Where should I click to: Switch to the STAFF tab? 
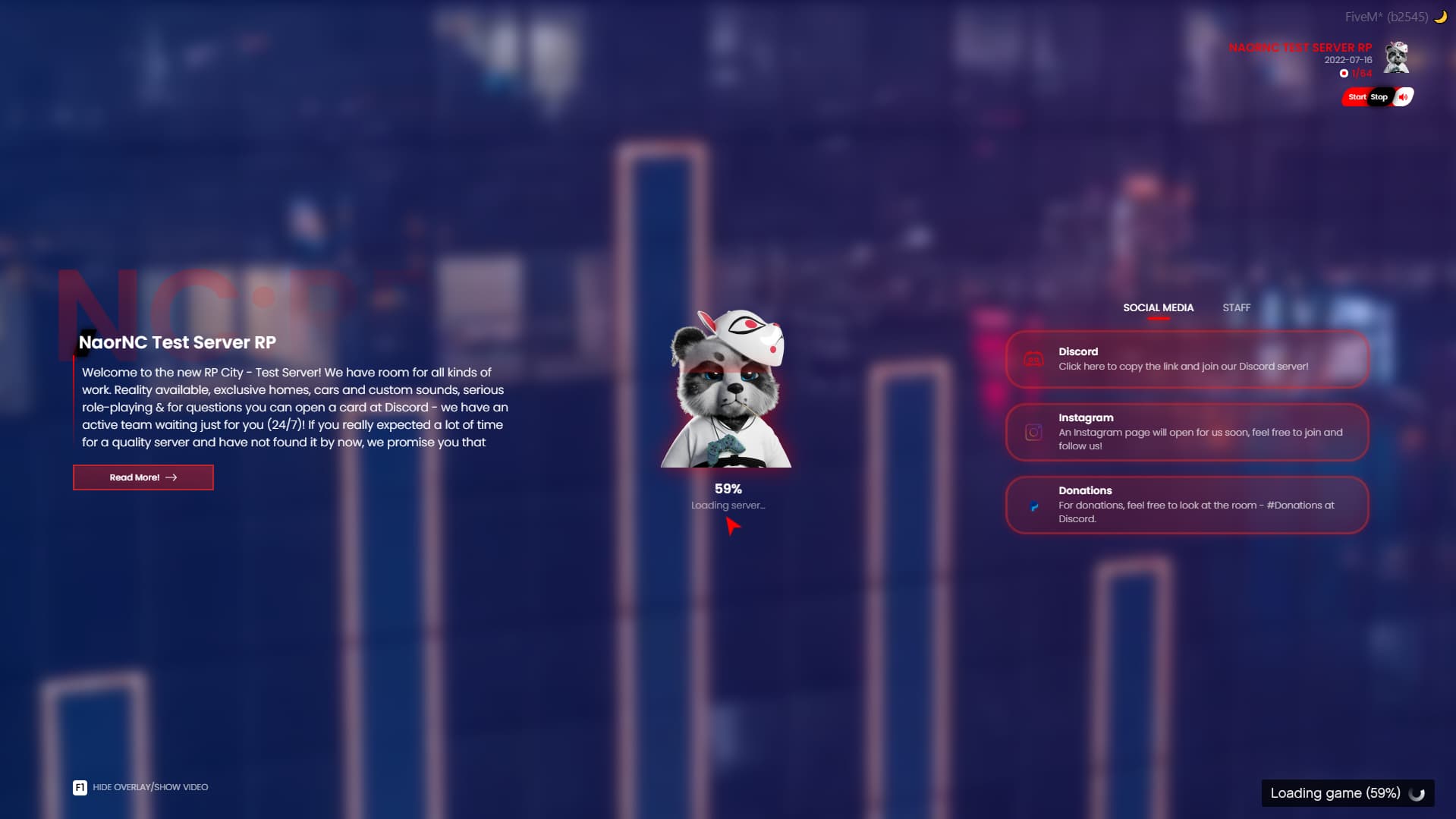point(1236,308)
